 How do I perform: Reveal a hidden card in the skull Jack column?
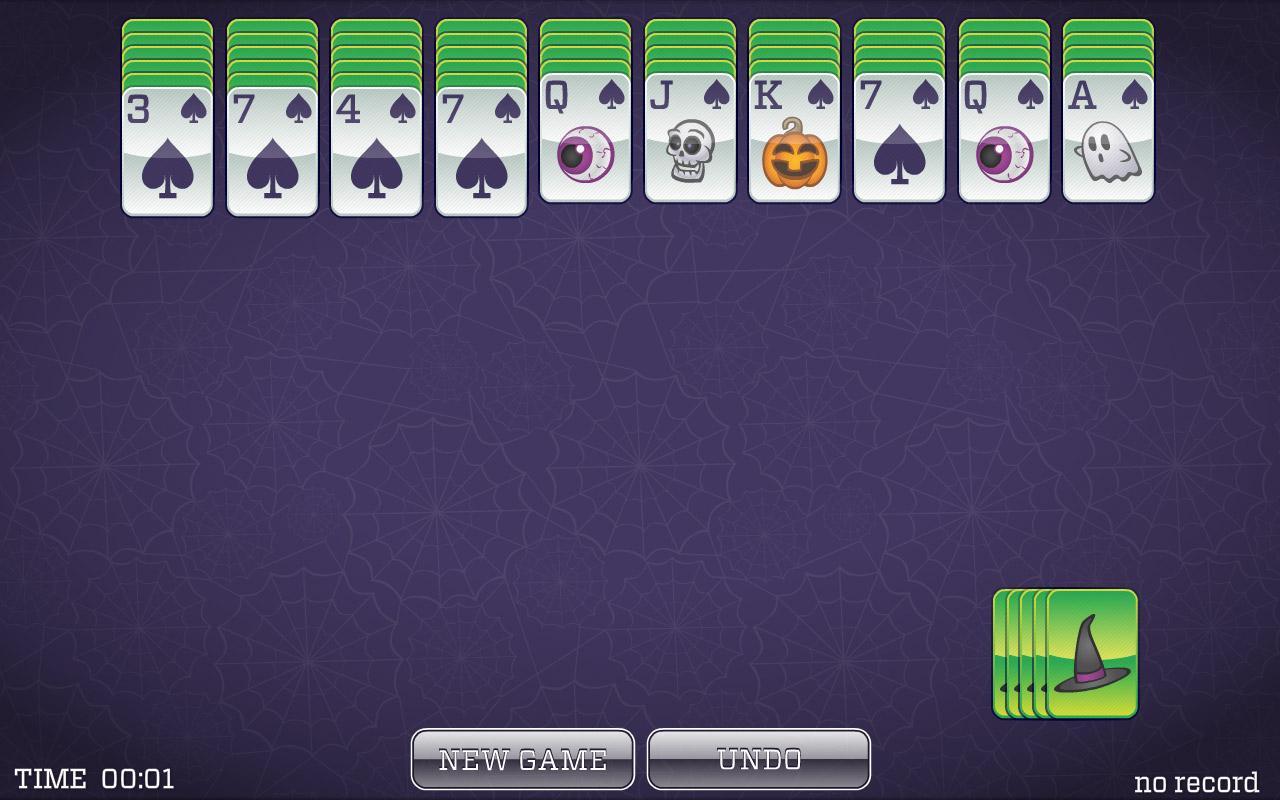[690, 45]
